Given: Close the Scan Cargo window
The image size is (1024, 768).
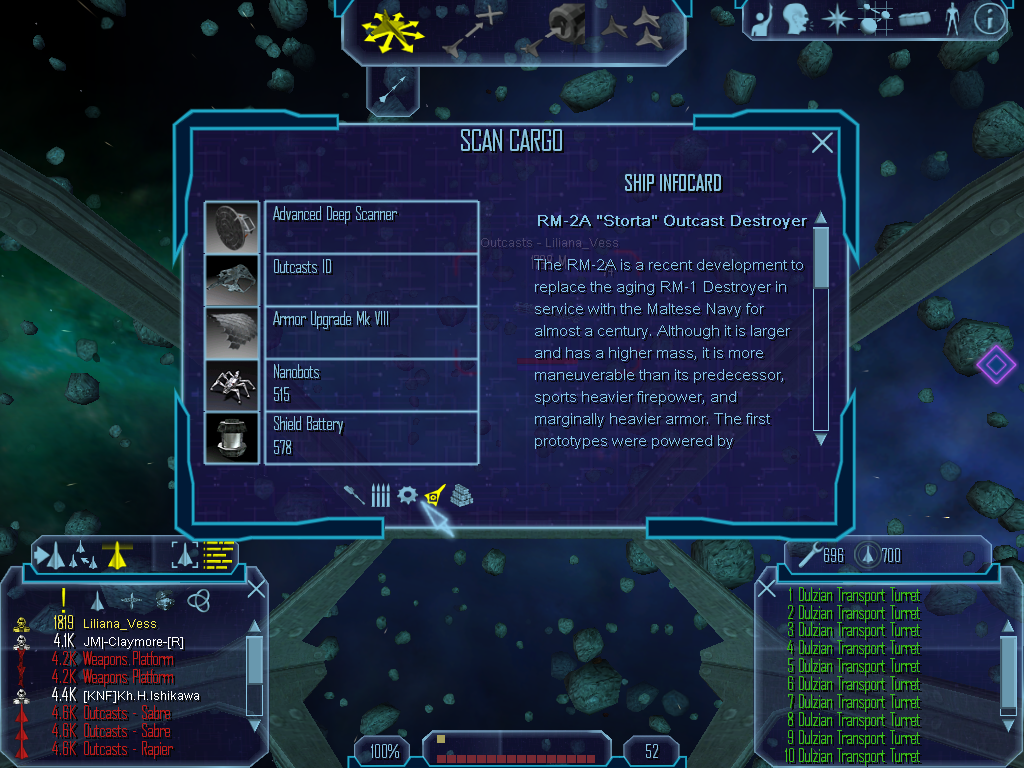Looking at the screenshot, I should pyautogui.click(x=822, y=143).
